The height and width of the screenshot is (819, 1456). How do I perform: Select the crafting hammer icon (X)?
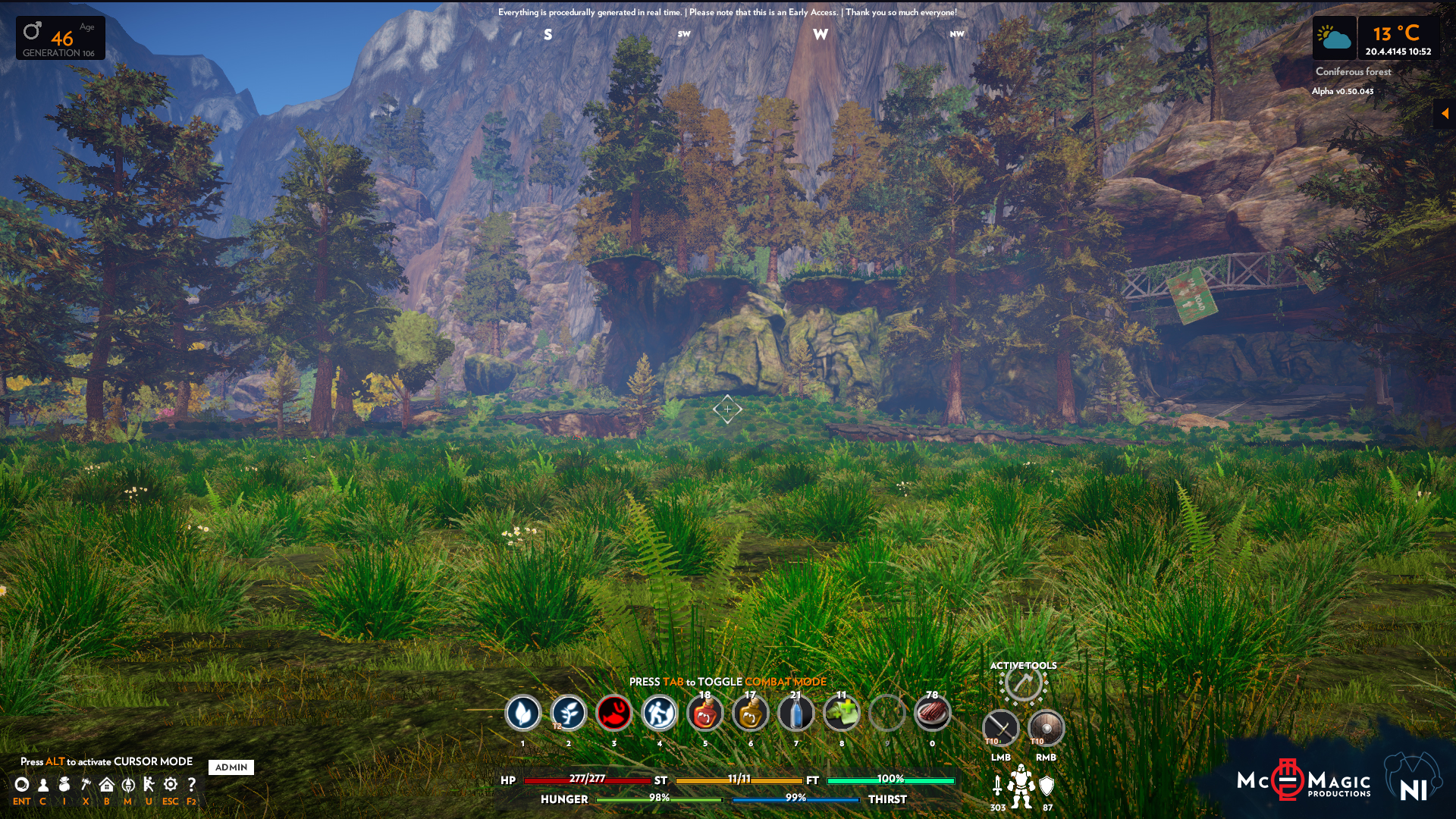pos(85,785)
